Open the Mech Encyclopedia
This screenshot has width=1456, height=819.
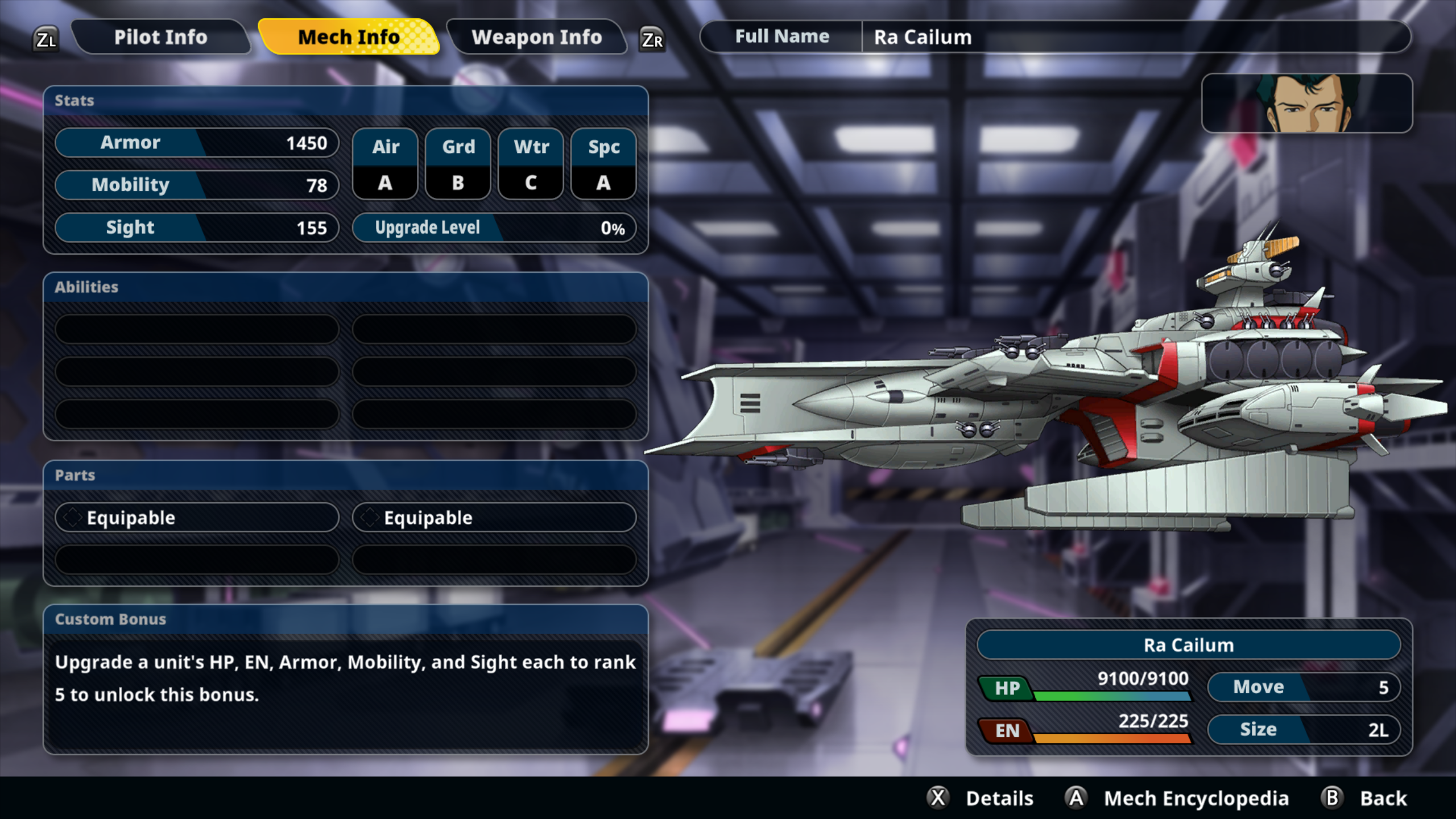click(x=1177, y=798)
